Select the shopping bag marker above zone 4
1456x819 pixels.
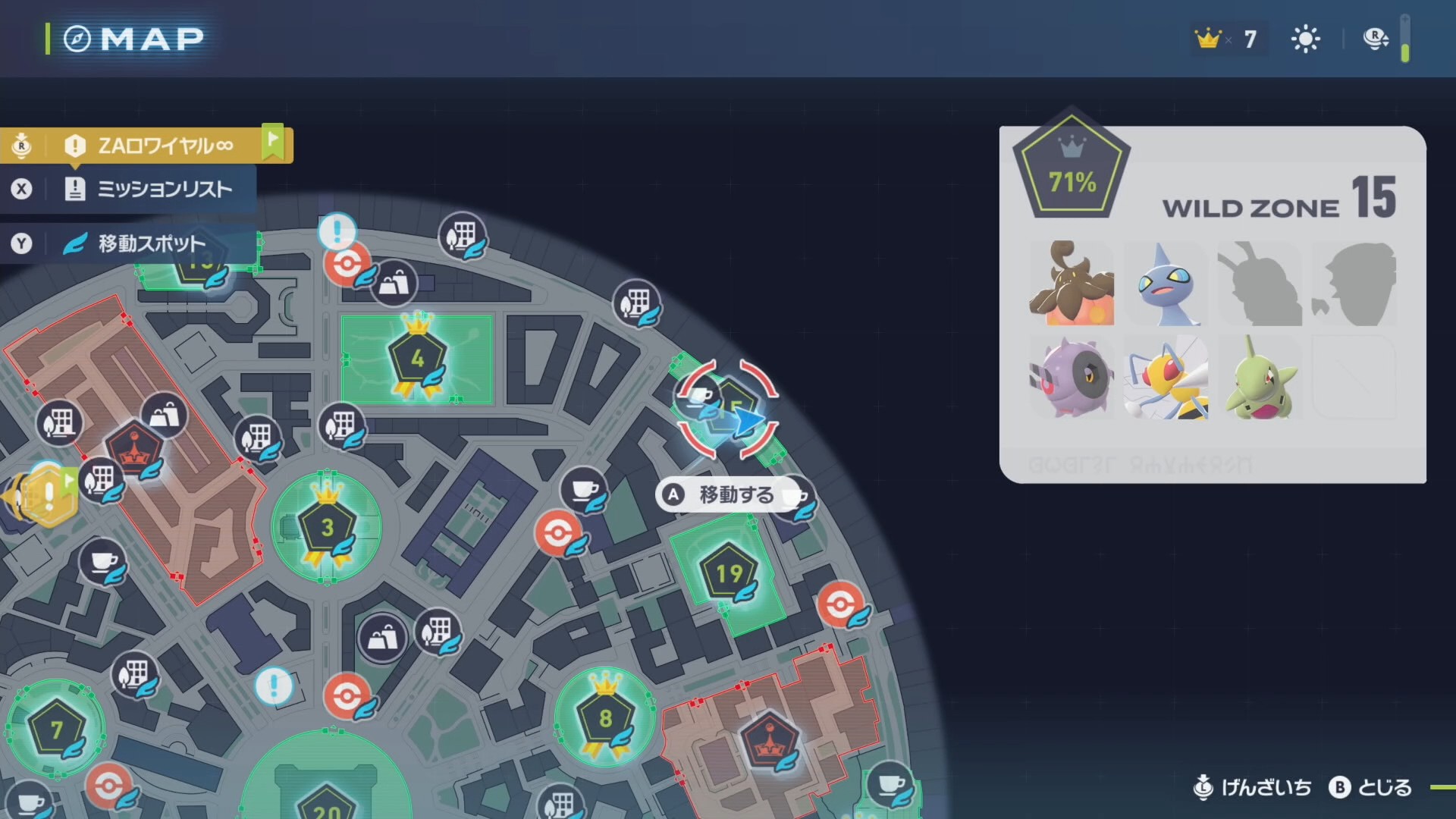click(x=393, y=284)
